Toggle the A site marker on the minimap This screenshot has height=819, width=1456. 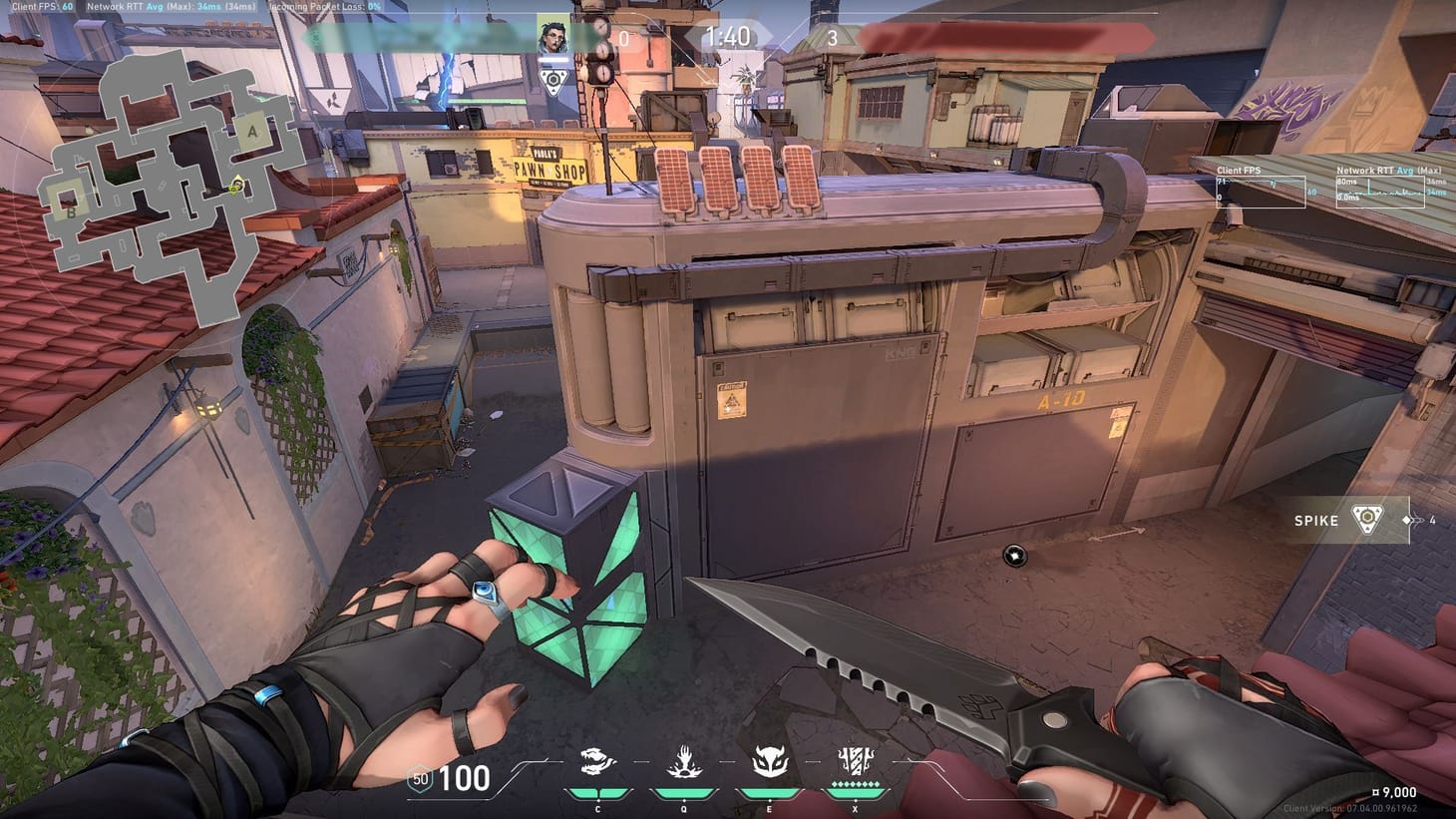pos(251,132)
